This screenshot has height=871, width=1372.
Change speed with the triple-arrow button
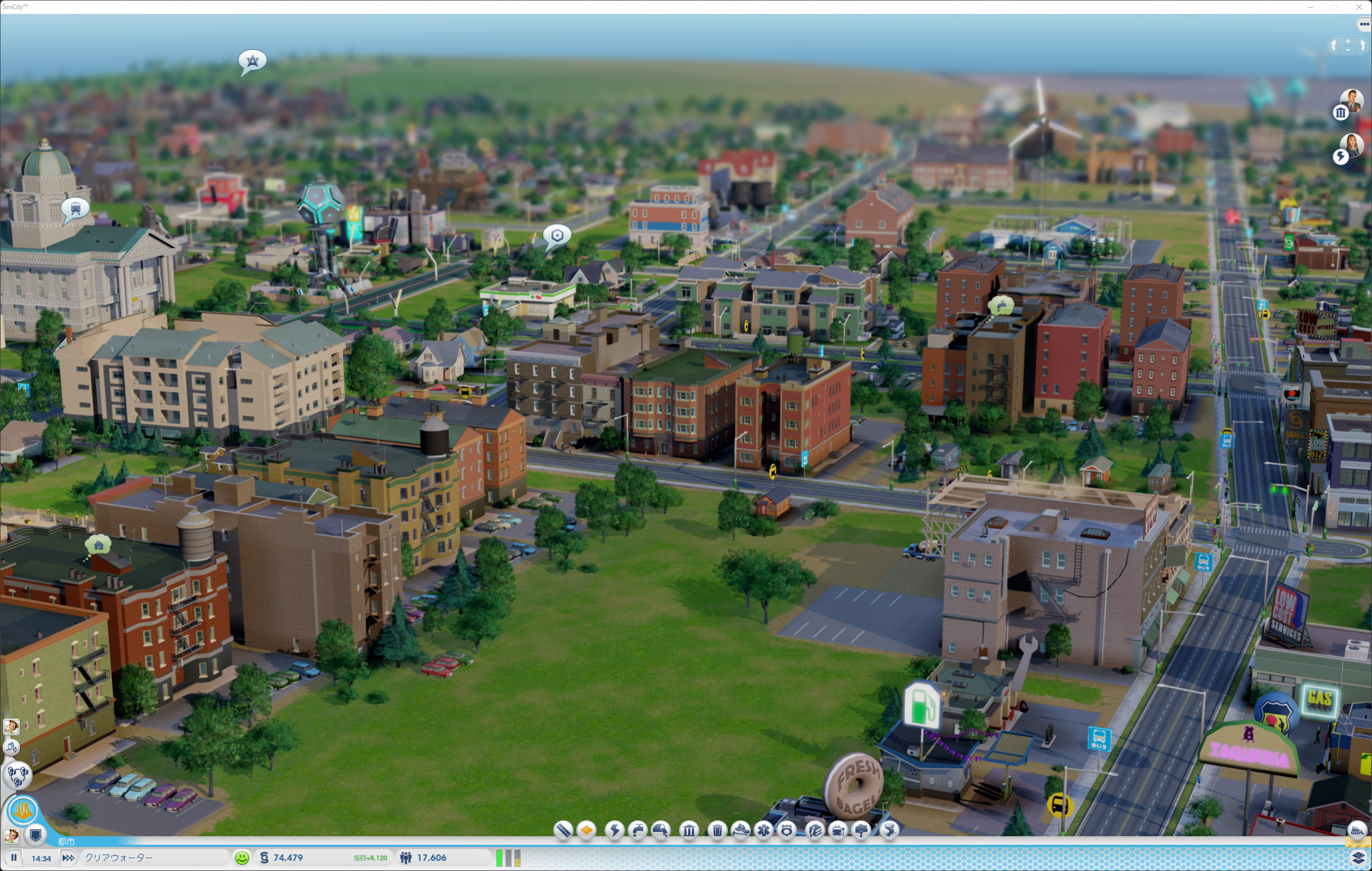(x=68, y=857)
